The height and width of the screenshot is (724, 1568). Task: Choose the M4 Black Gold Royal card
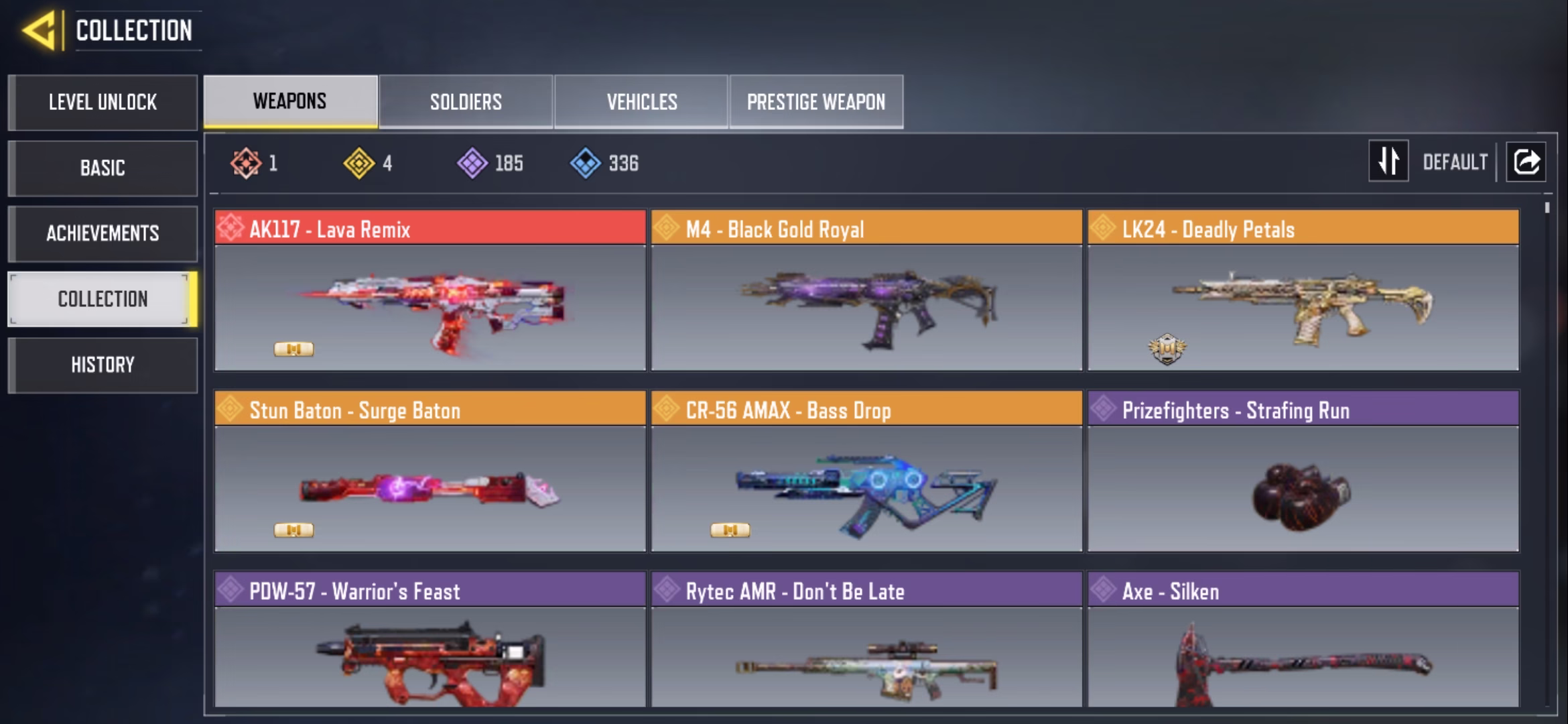tap(866, 291)
